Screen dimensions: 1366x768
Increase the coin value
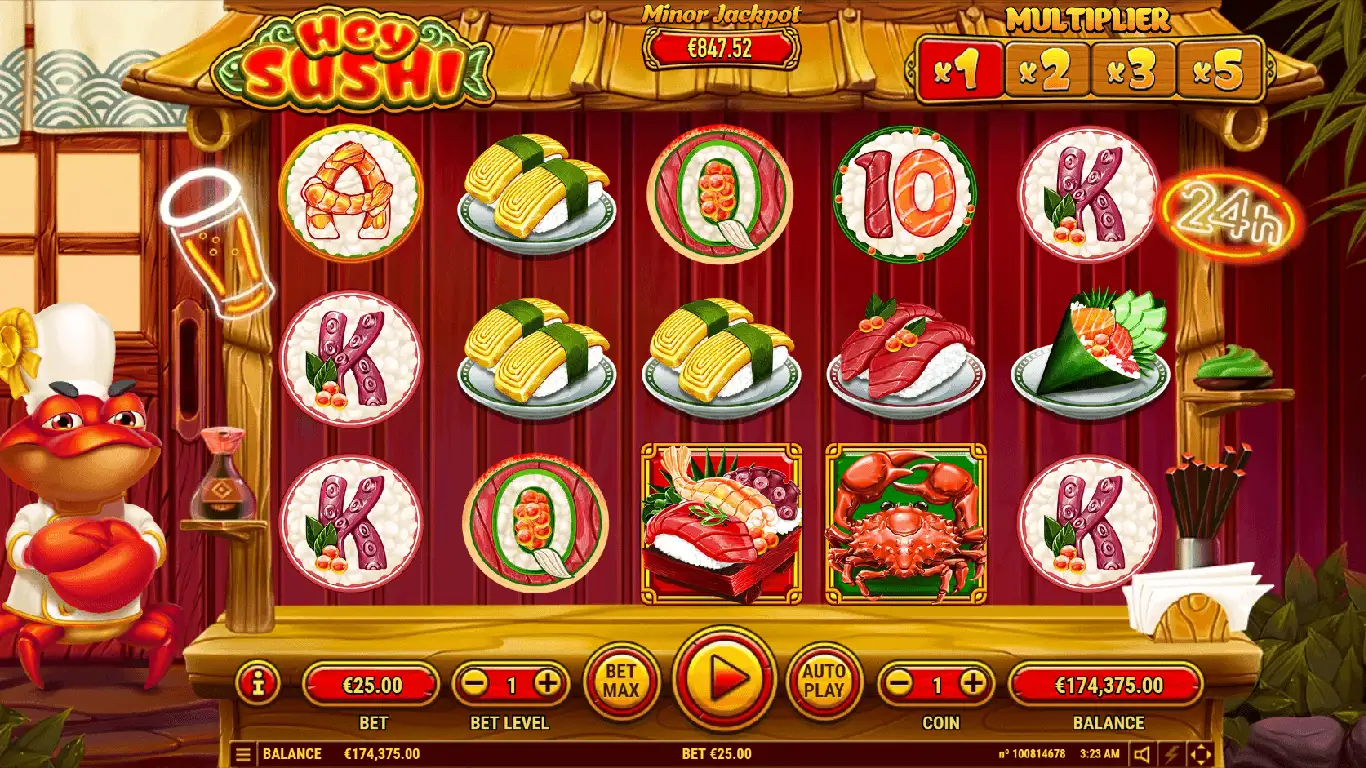point(972,684)
